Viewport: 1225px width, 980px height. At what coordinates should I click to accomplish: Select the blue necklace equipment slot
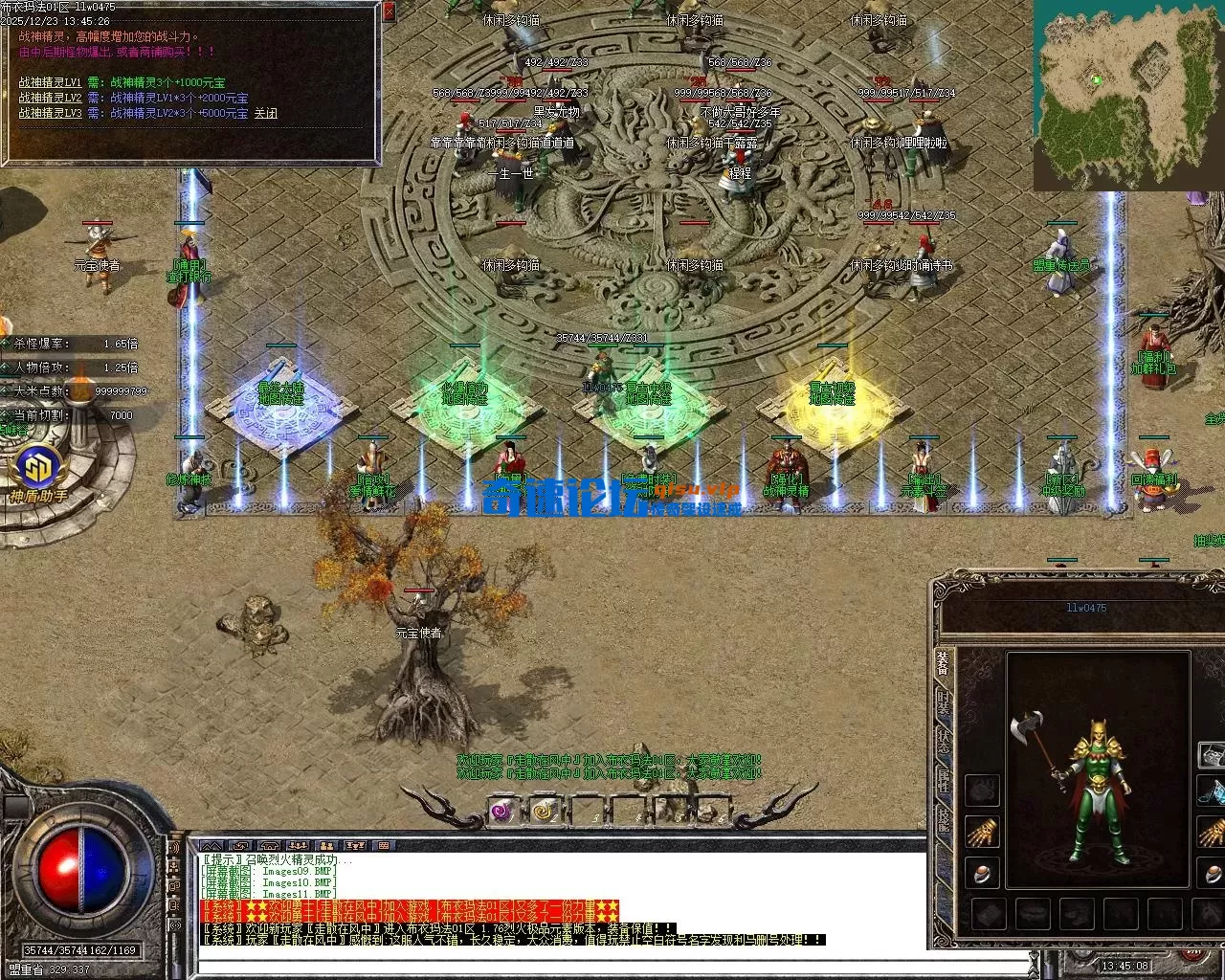[x=1215, y=792]
